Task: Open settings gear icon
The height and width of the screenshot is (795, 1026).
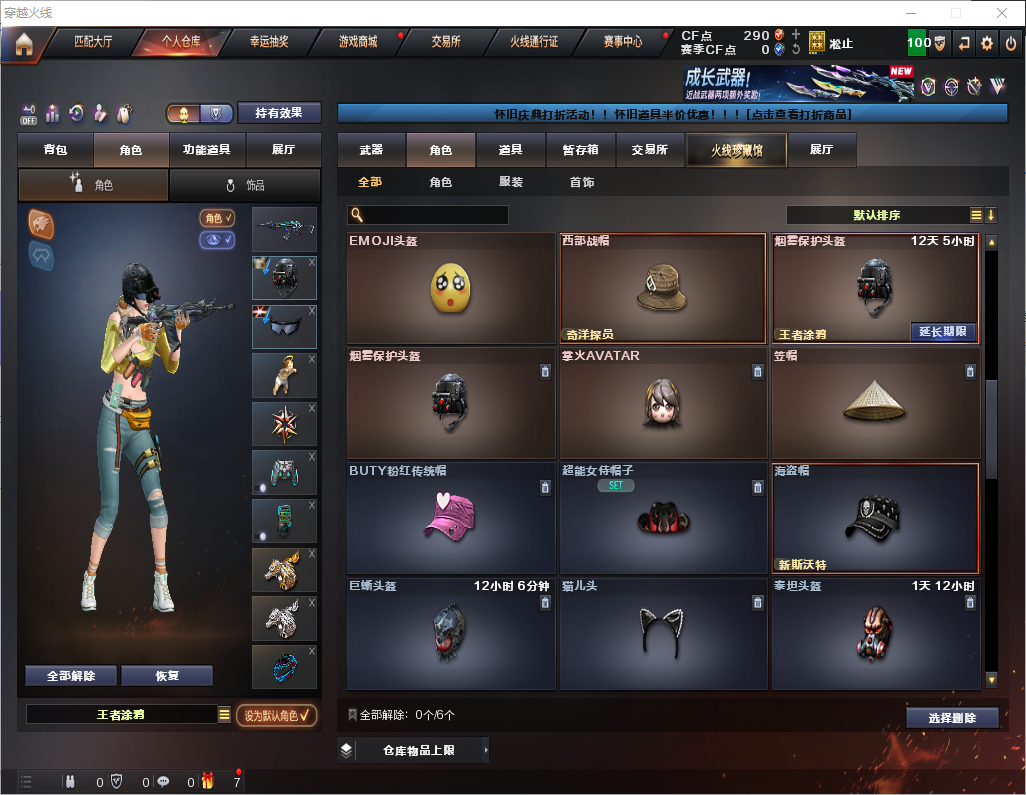Action: [987, 43]
